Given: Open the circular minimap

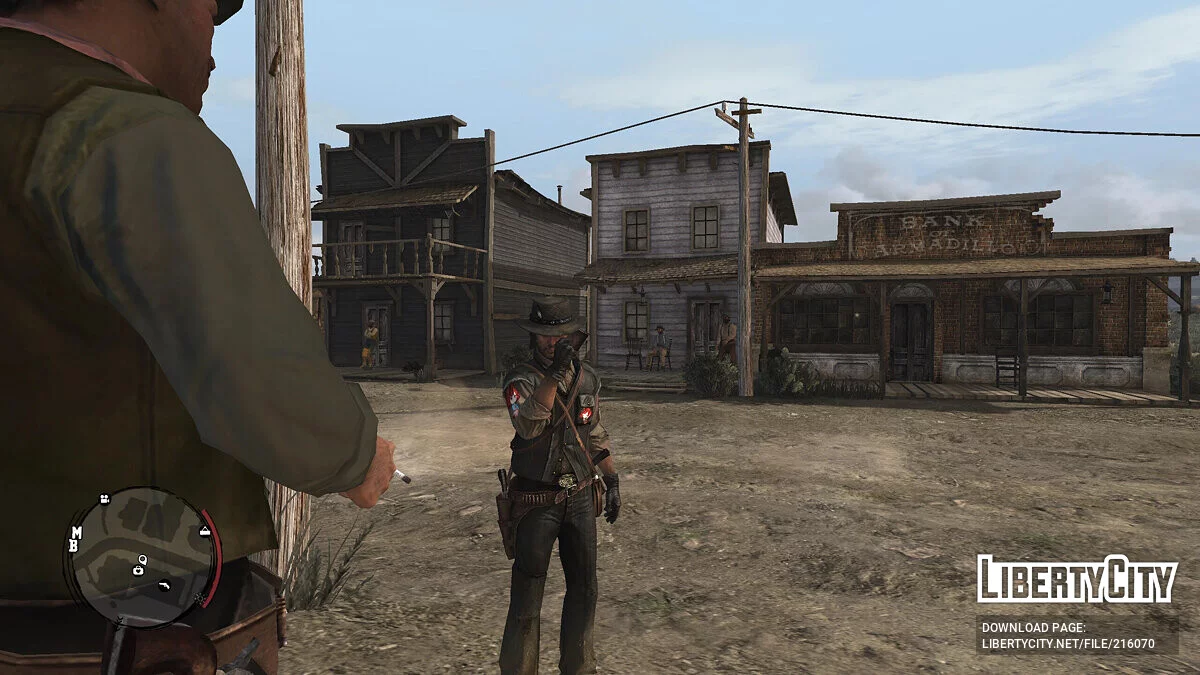Looking at the screenshot, I should tap(142, 557).
